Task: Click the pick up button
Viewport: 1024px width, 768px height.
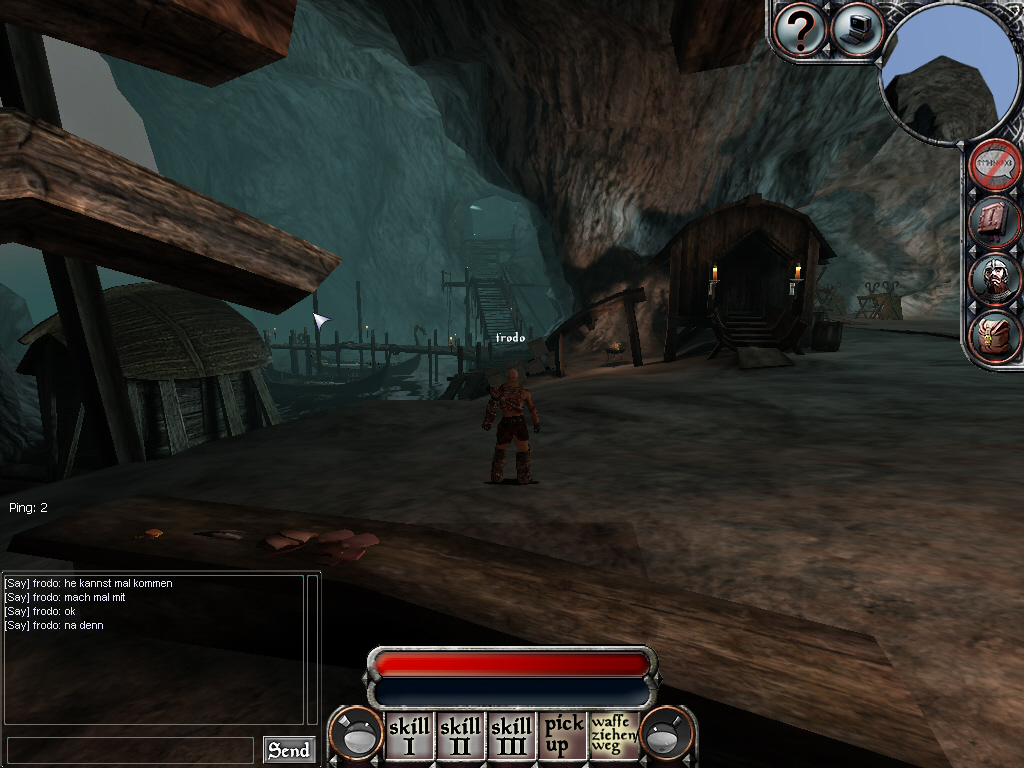Action: coord(563,736)
